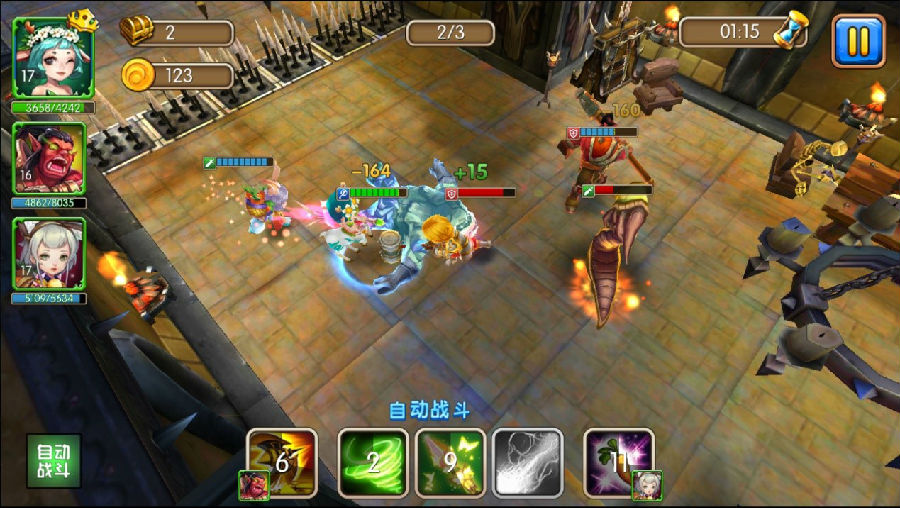Pause the battle with the blue button

click(x=858, y=40)
